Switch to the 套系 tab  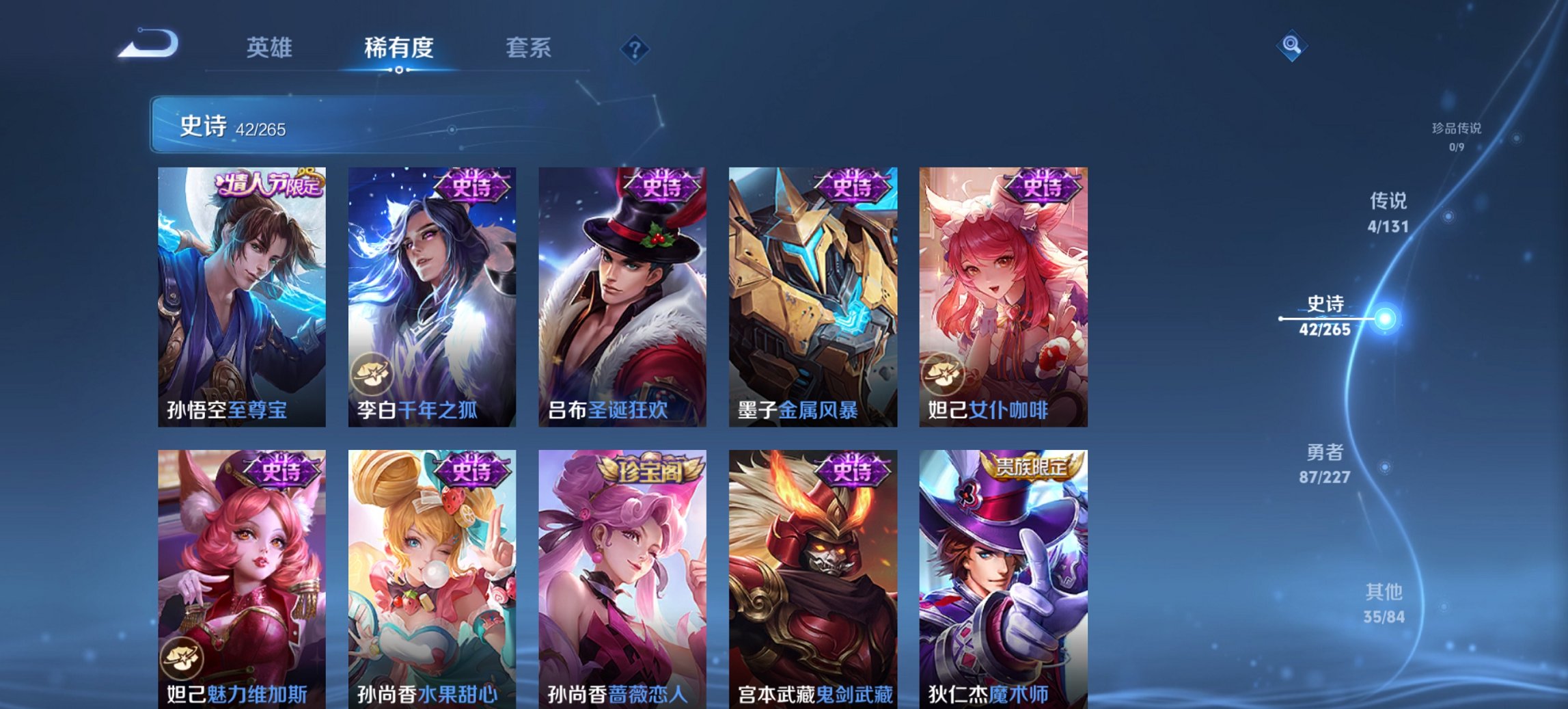[x=529, y=47]
